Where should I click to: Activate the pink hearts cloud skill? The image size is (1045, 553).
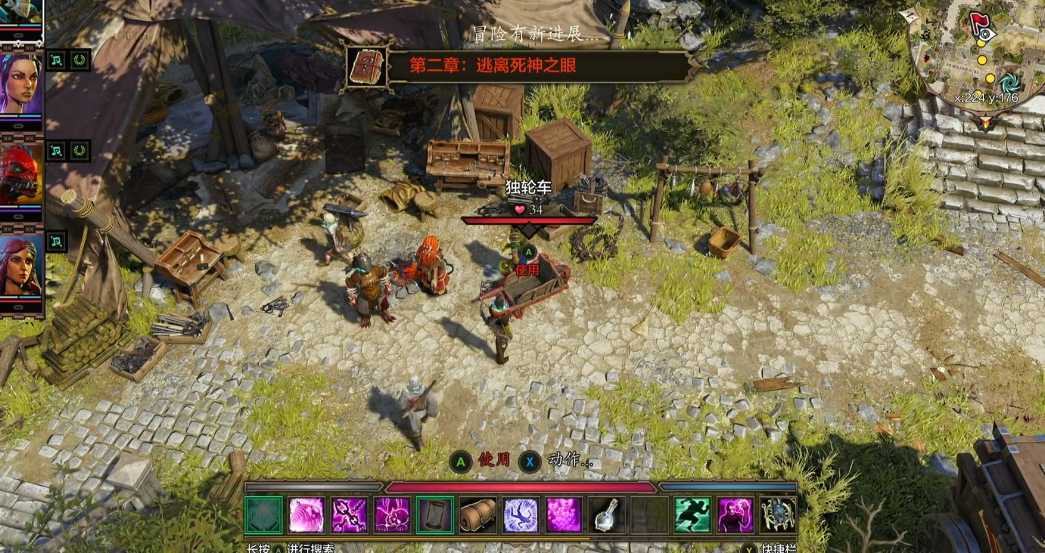coord(563,515)
